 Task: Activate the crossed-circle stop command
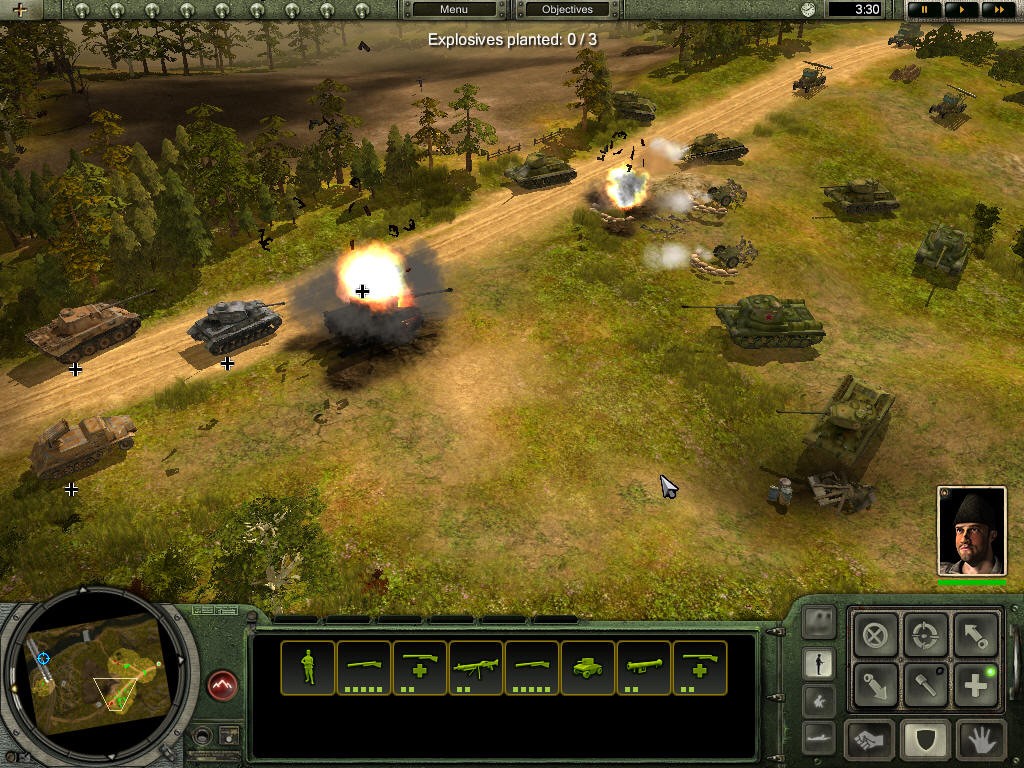click(x=876, y=635)
